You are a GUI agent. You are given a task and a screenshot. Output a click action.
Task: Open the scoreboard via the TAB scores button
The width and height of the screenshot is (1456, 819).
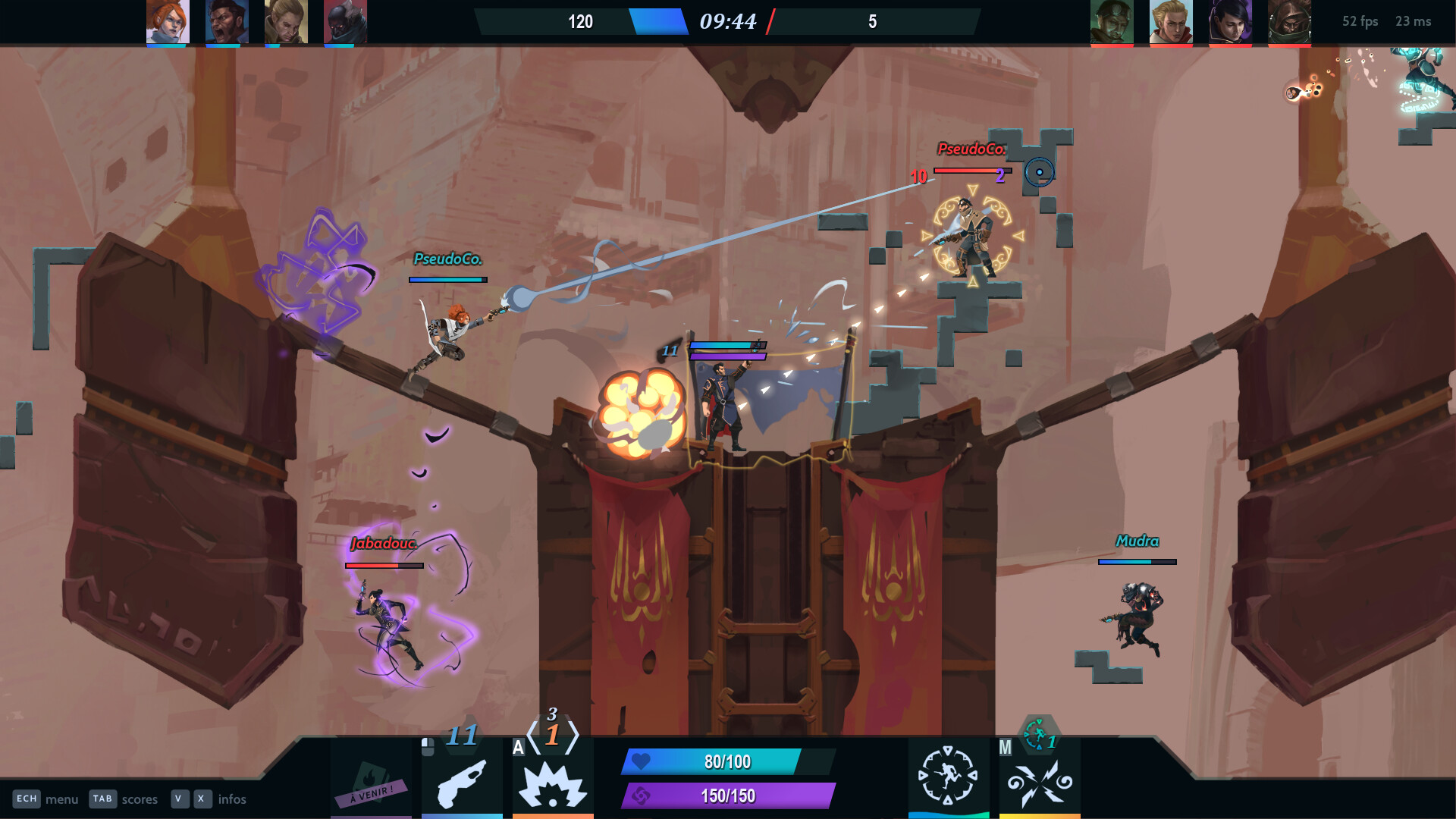102,799
